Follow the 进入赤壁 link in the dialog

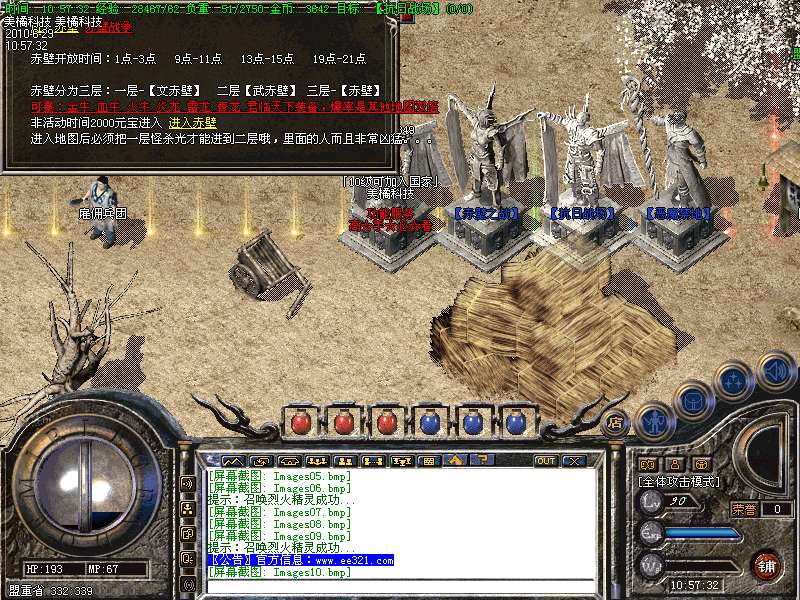click(188, 122)
